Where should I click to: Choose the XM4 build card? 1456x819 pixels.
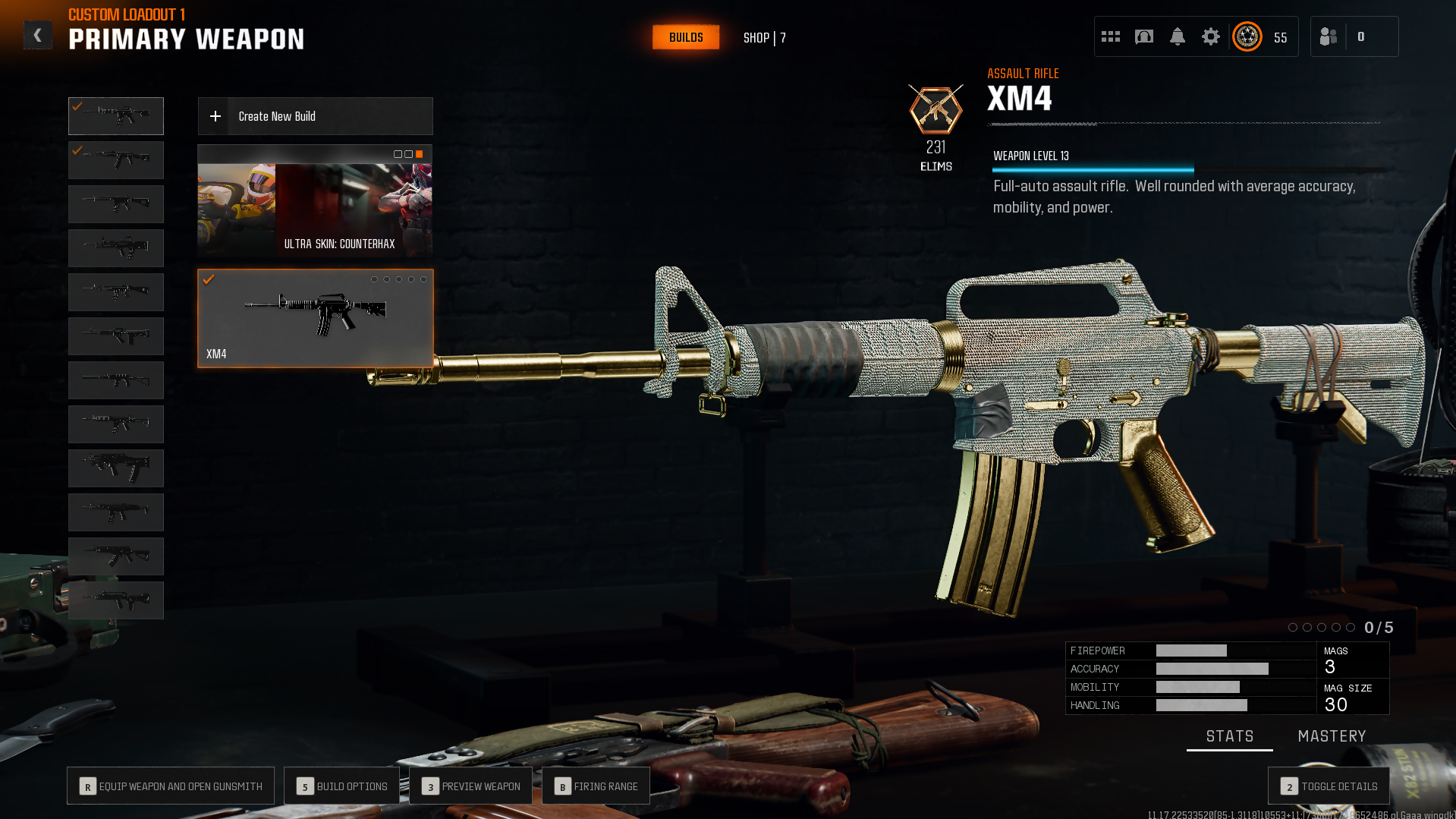click(x=315, y=319)
